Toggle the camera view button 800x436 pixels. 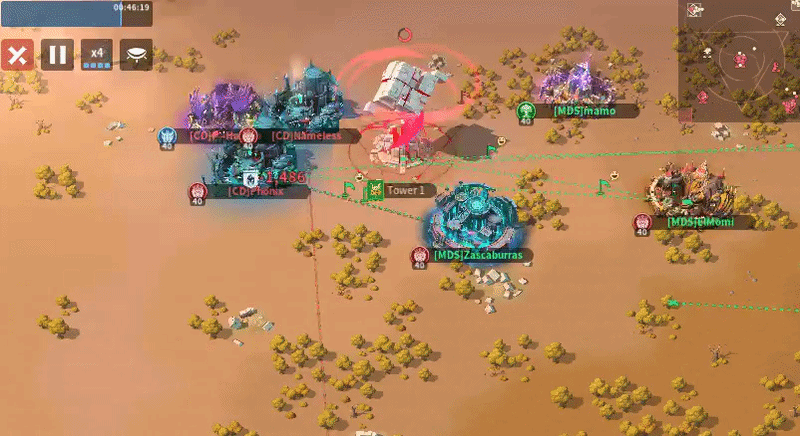tap(137, 54)
